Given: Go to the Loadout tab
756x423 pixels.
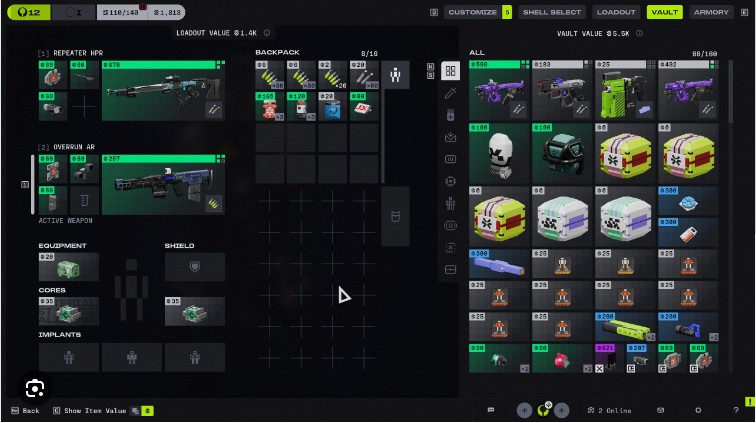Looking at the screenshot, I should (615, 12).
